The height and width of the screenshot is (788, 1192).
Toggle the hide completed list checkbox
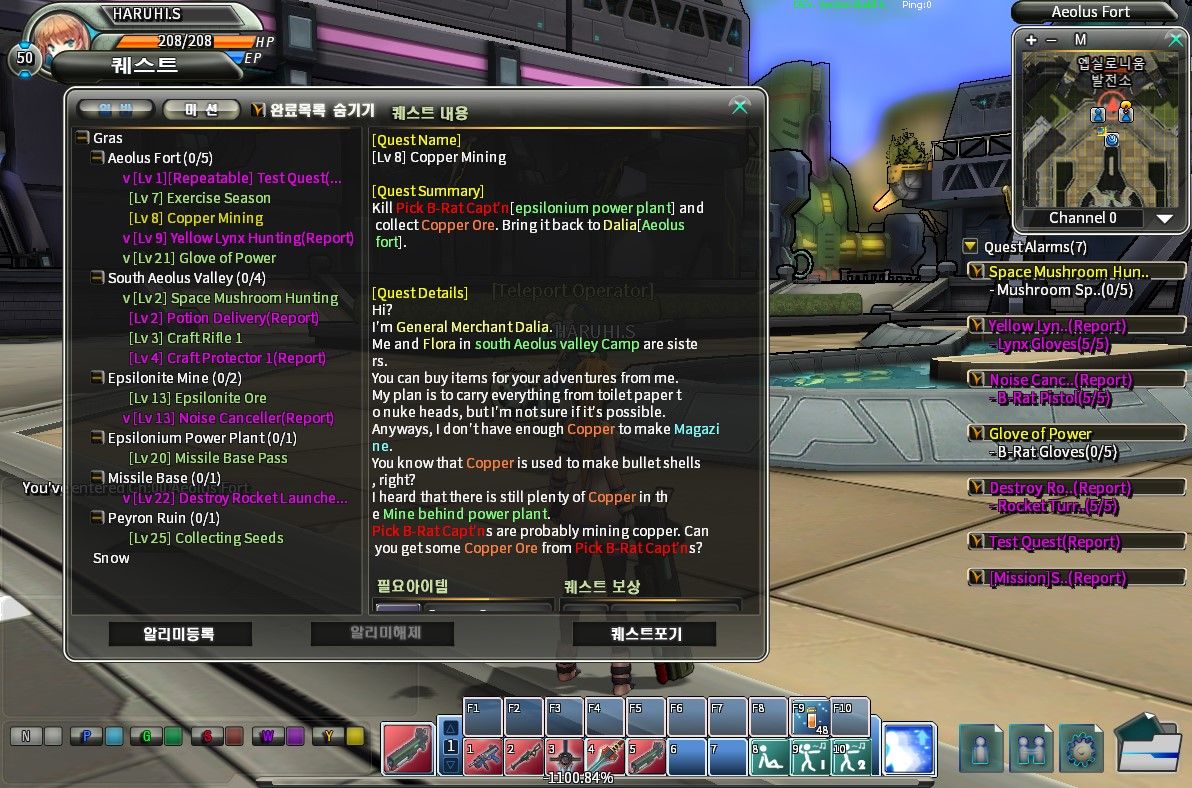pos(258,110)
